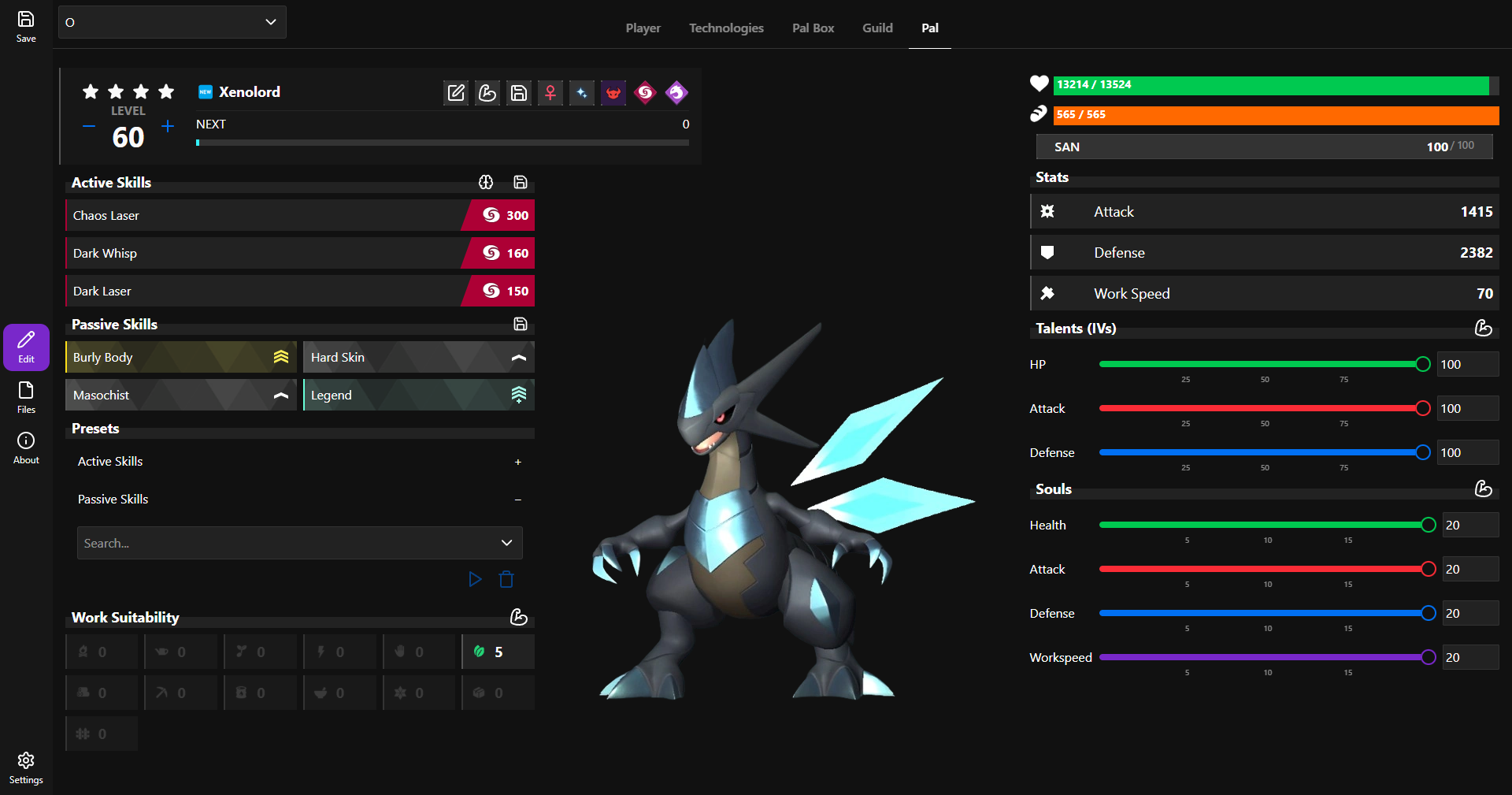1512x795 pixels.
Task: Switch to the Guild tab
Action: click(877, 28)
